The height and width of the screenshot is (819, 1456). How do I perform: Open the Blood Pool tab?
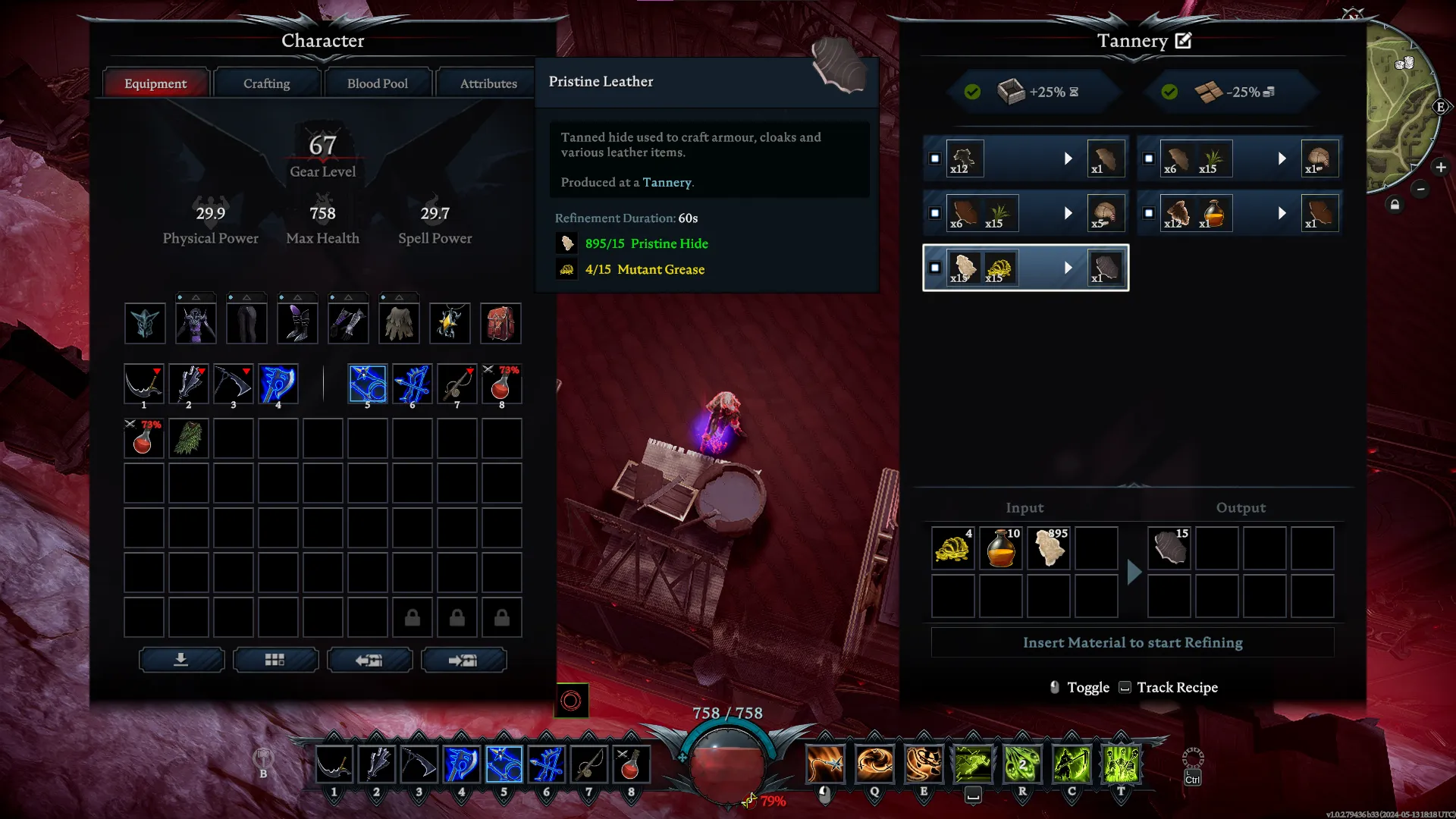coord(377,83)
